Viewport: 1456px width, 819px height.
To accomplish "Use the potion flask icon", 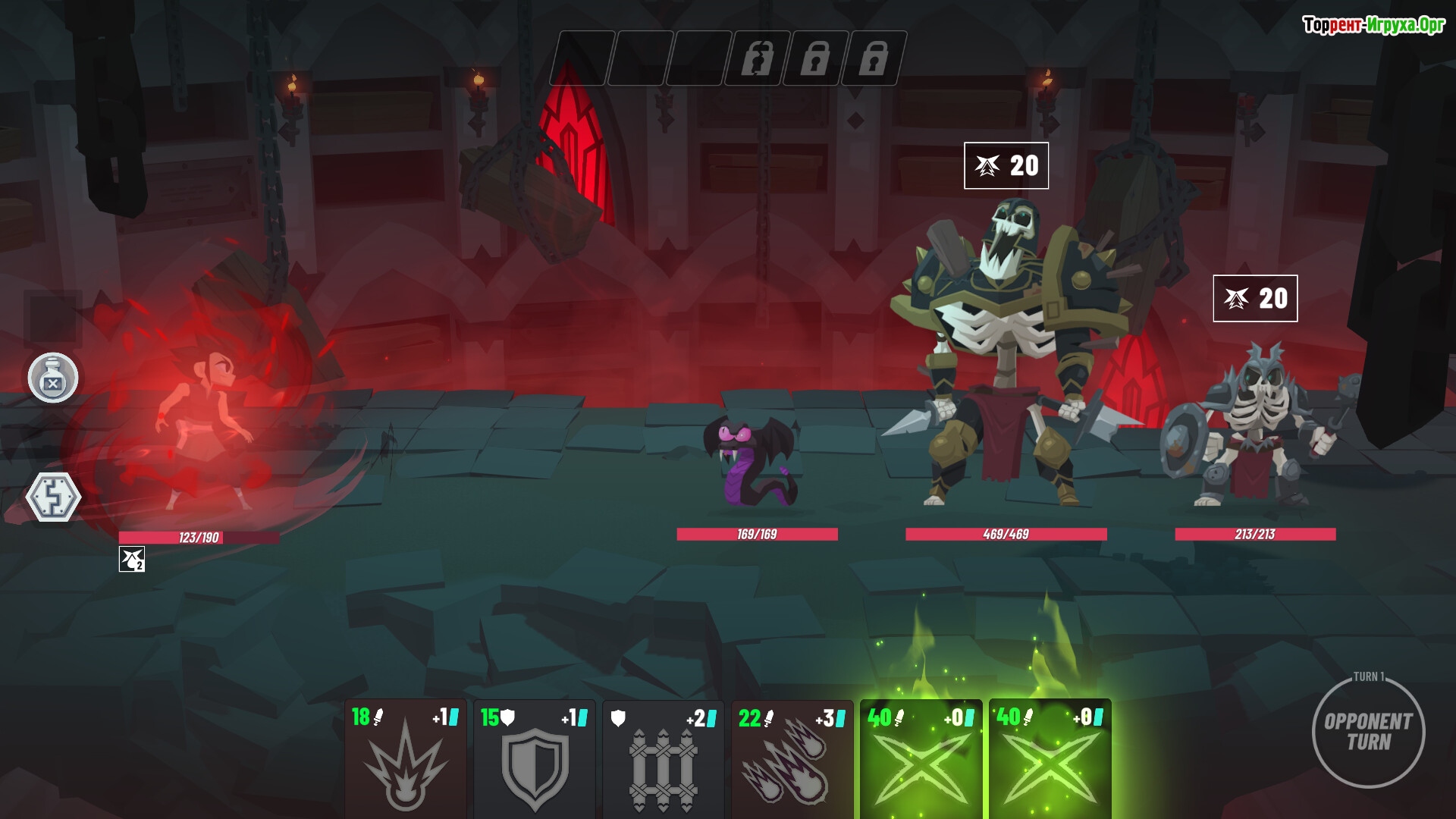I will click(53, 378).
